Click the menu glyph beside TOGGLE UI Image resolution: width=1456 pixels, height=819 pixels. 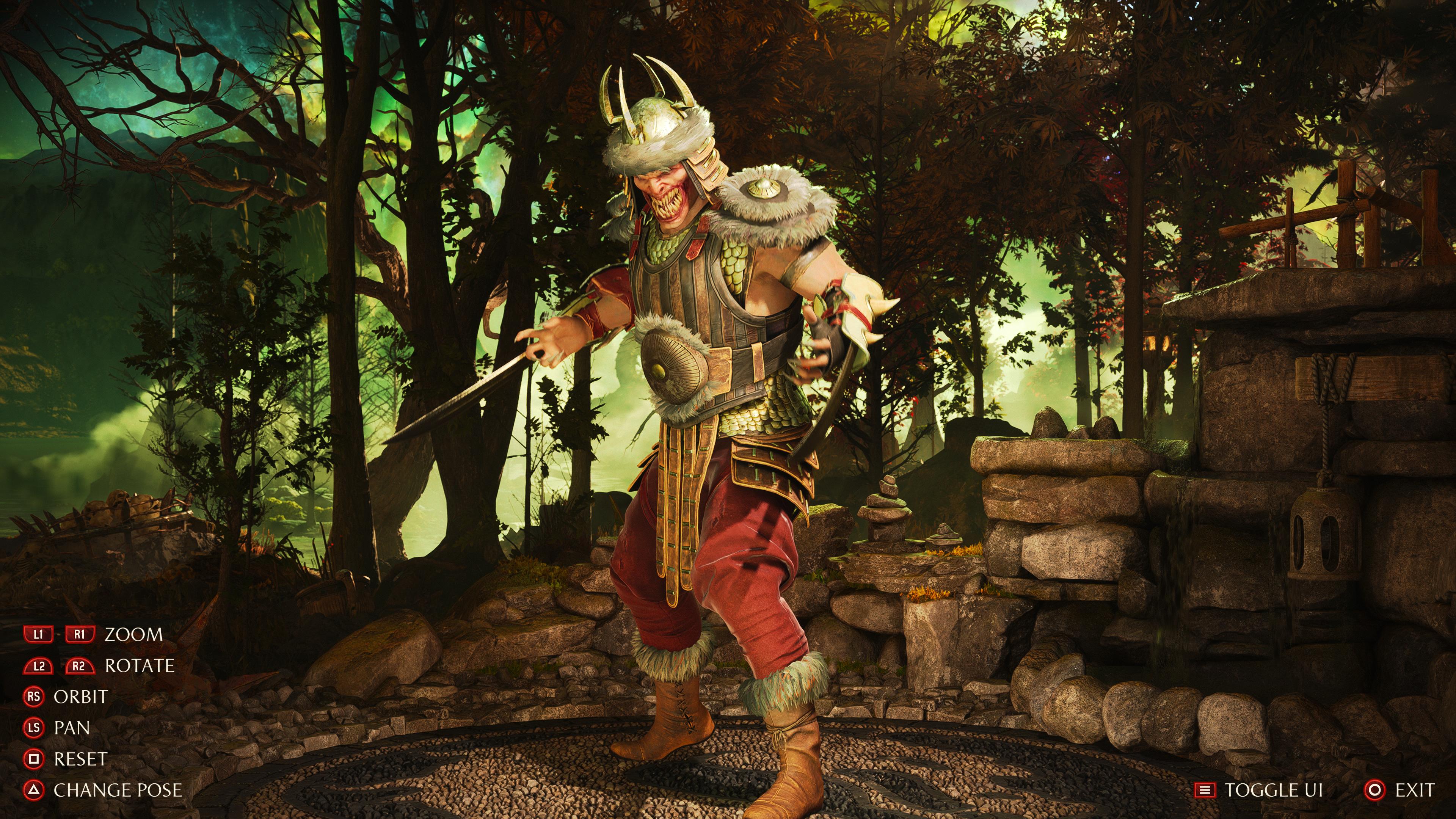pos(1206,789)
